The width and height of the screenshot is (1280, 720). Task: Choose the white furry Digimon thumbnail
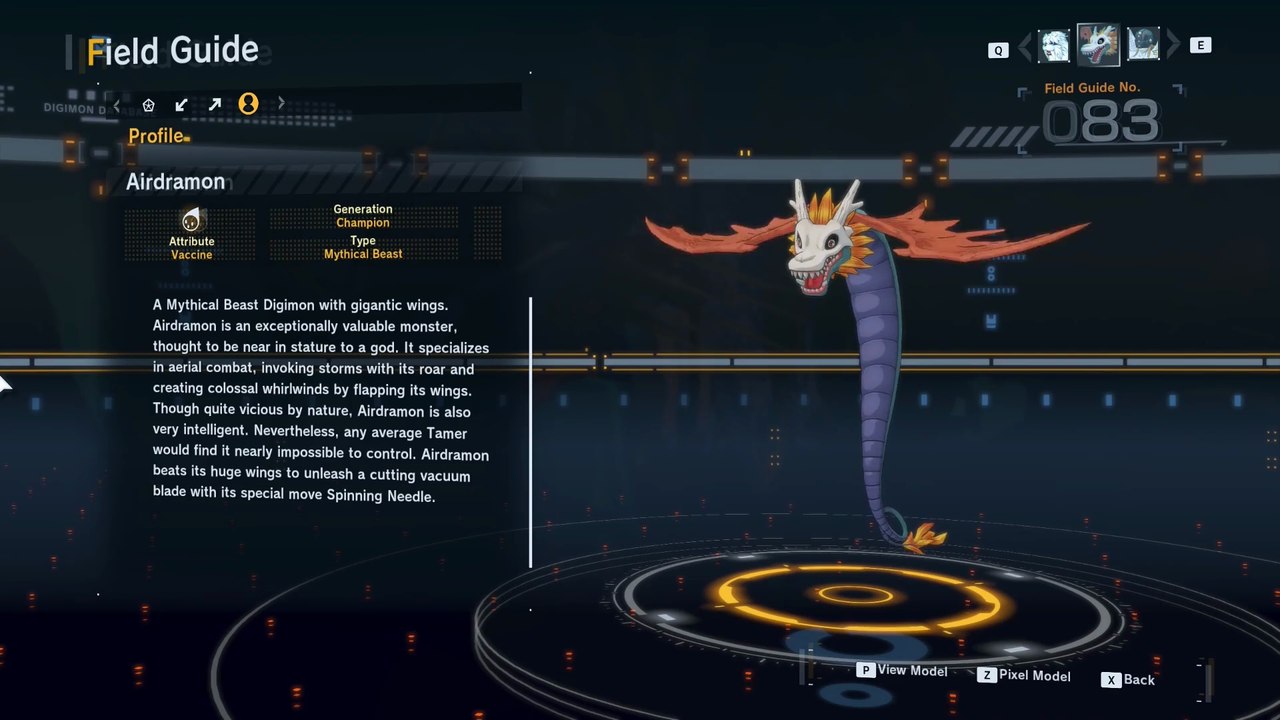pos(1054,45)
